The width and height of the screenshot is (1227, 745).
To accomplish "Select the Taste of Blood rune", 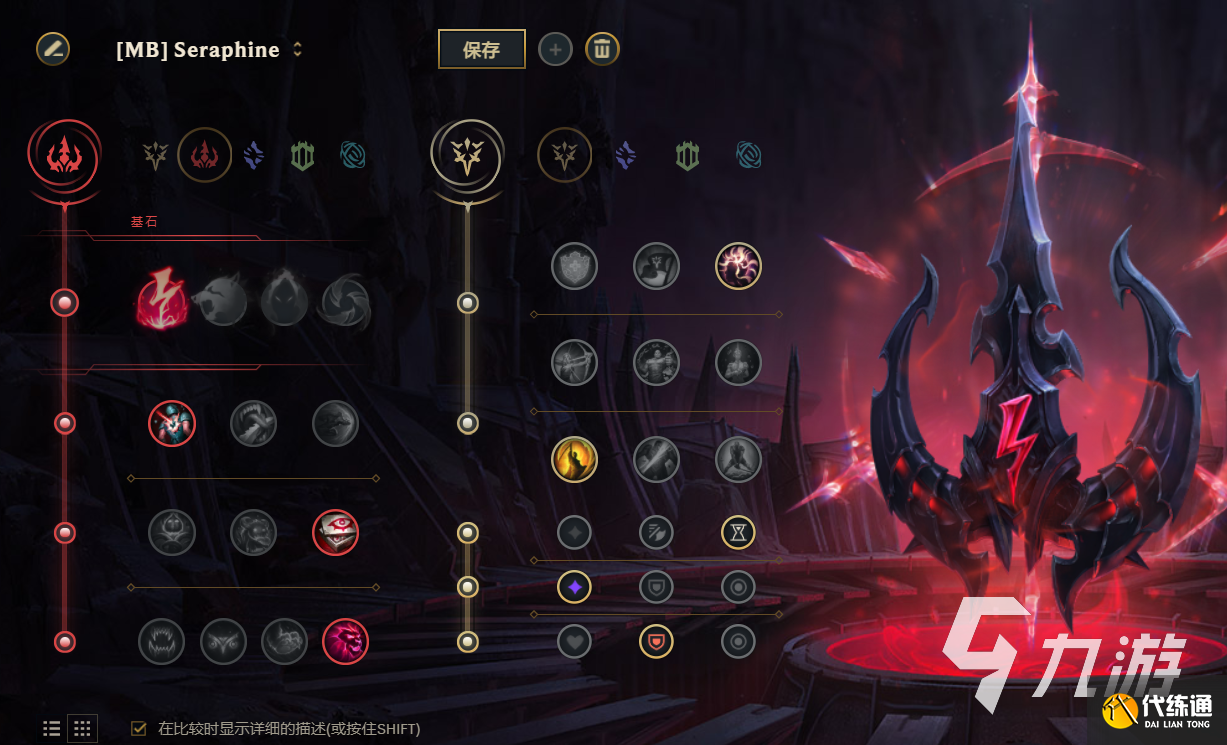I will coord(254,424).
